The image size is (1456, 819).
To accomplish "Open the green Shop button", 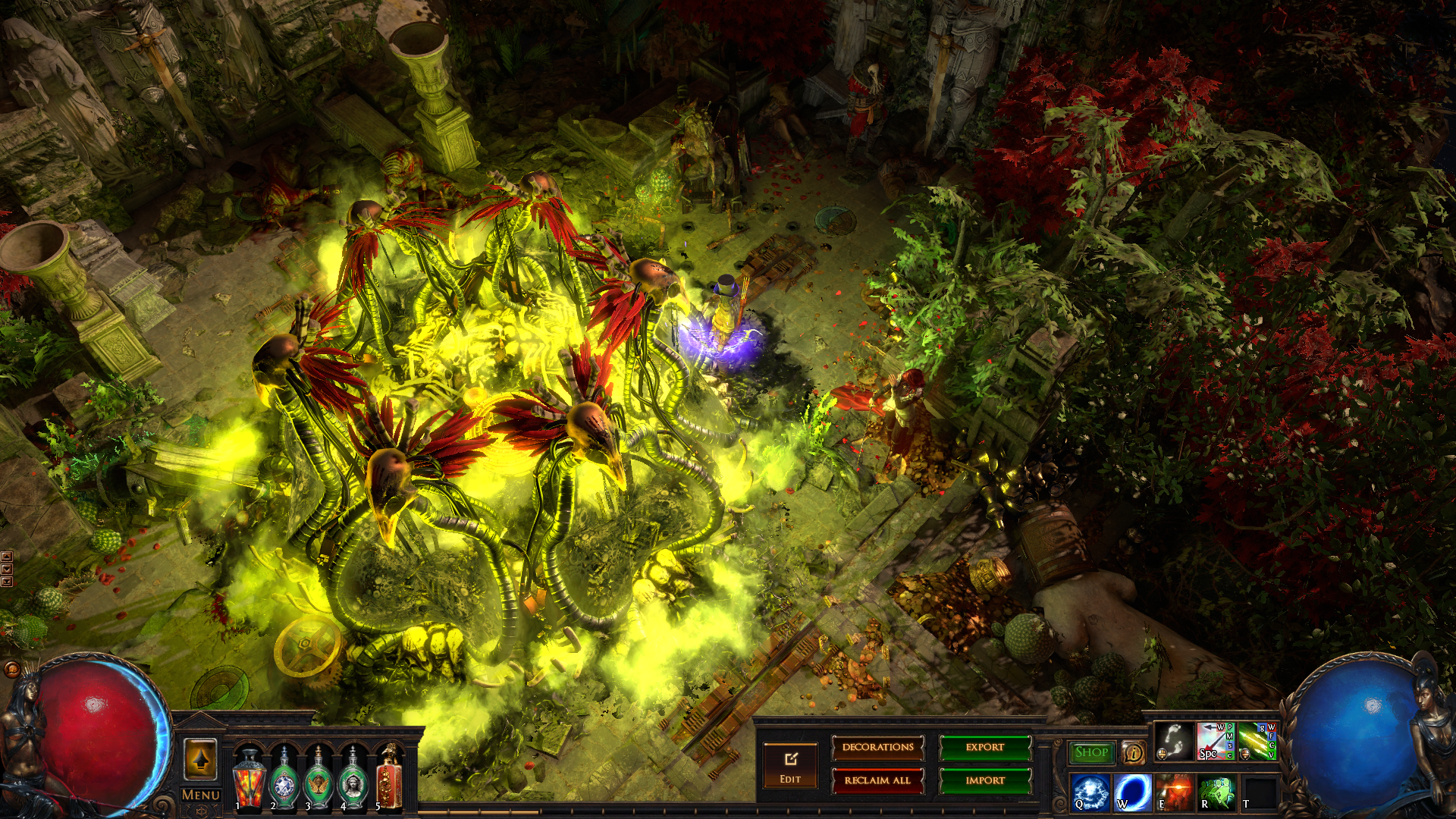I will coord(1091,752).
